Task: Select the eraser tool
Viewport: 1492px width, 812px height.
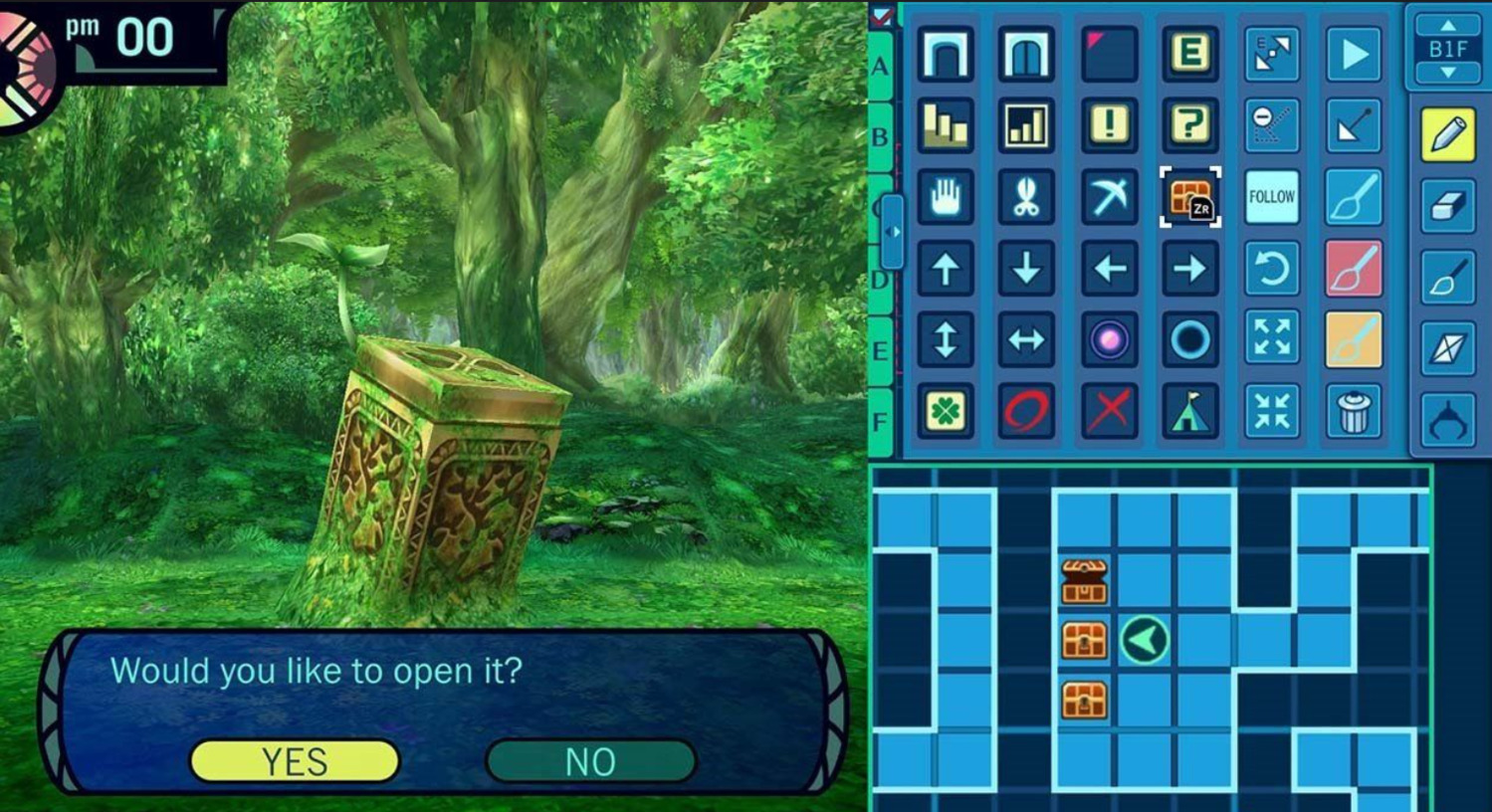Action: [1448, 206]
